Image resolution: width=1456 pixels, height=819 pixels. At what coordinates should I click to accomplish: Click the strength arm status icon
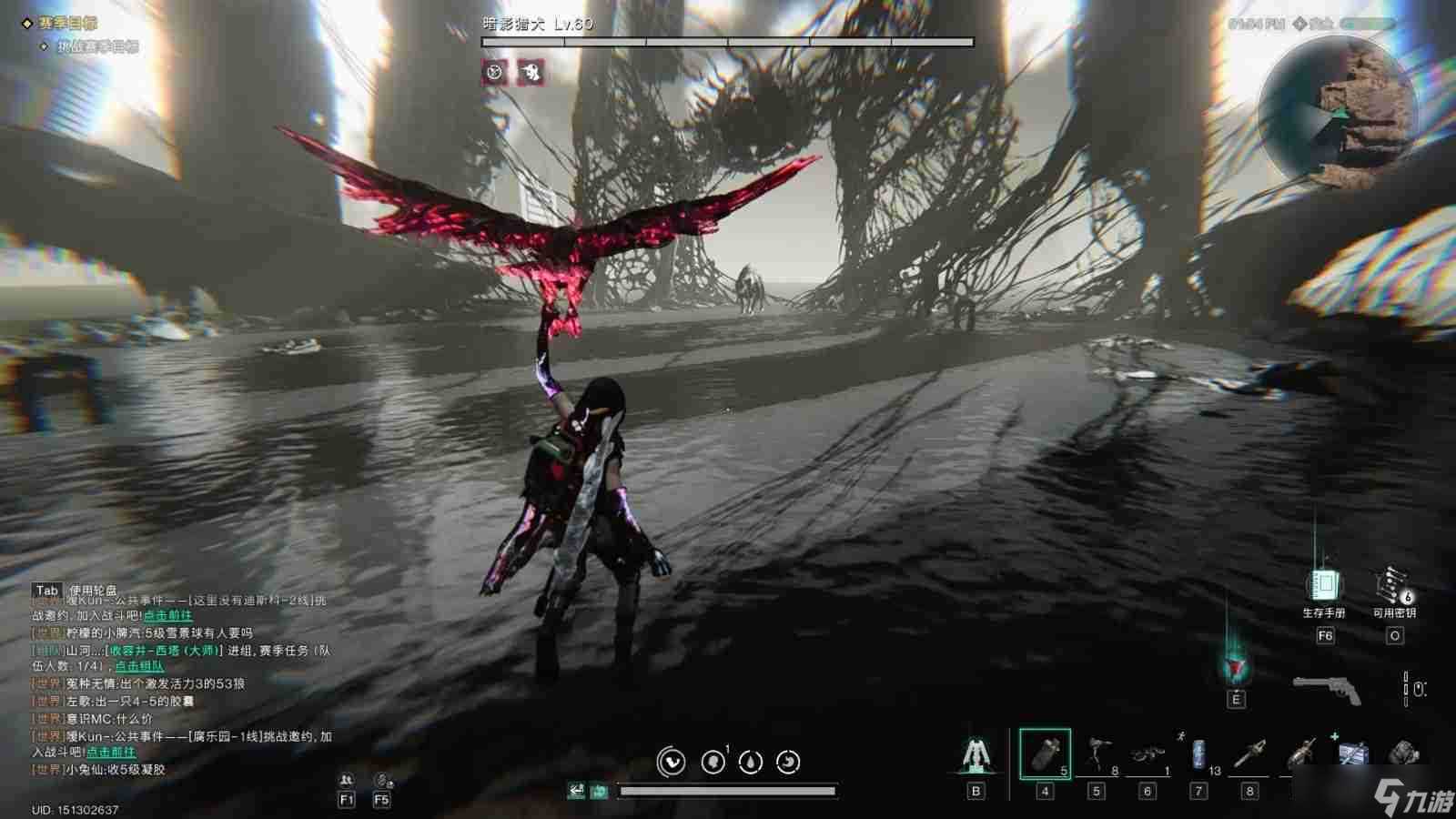671,762
